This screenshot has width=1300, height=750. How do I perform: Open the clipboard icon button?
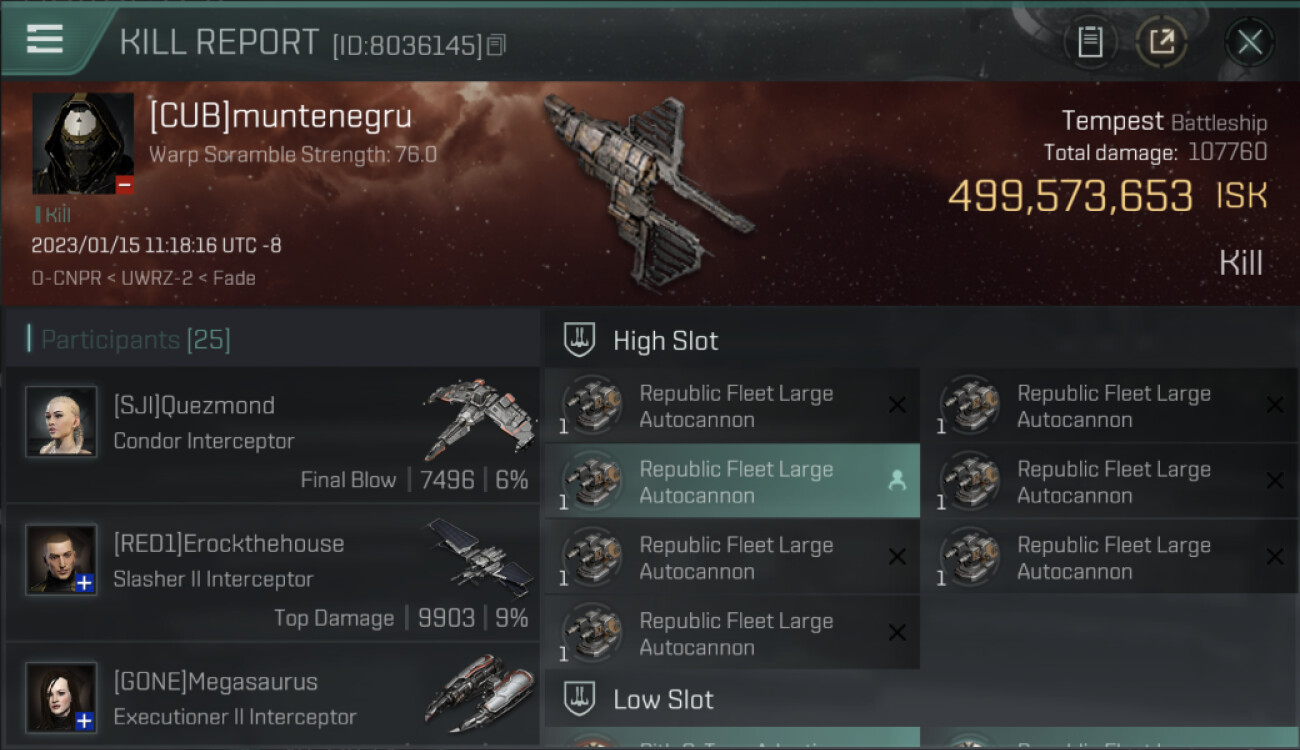1090,42
